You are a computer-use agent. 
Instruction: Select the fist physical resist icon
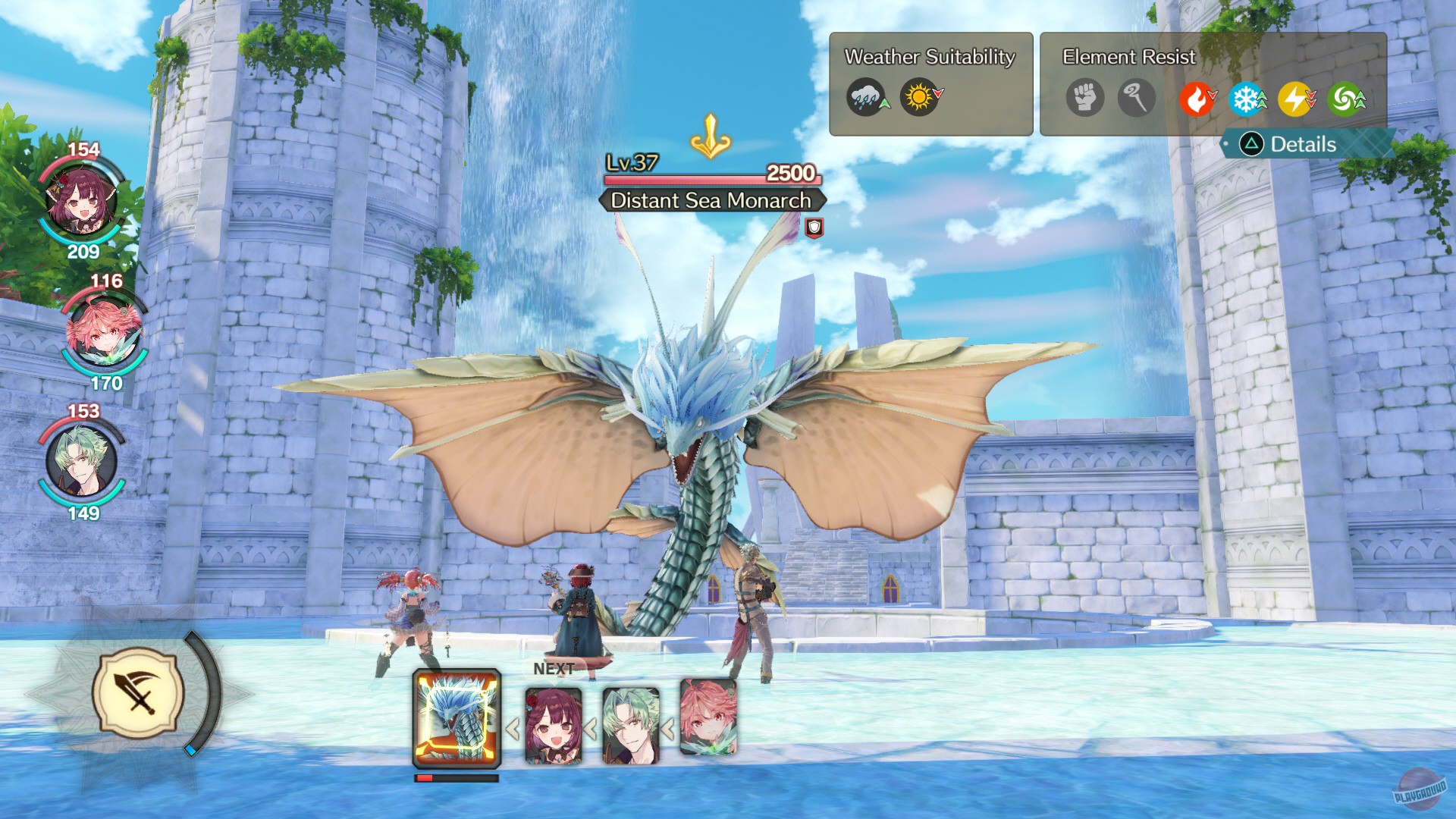1084,99
